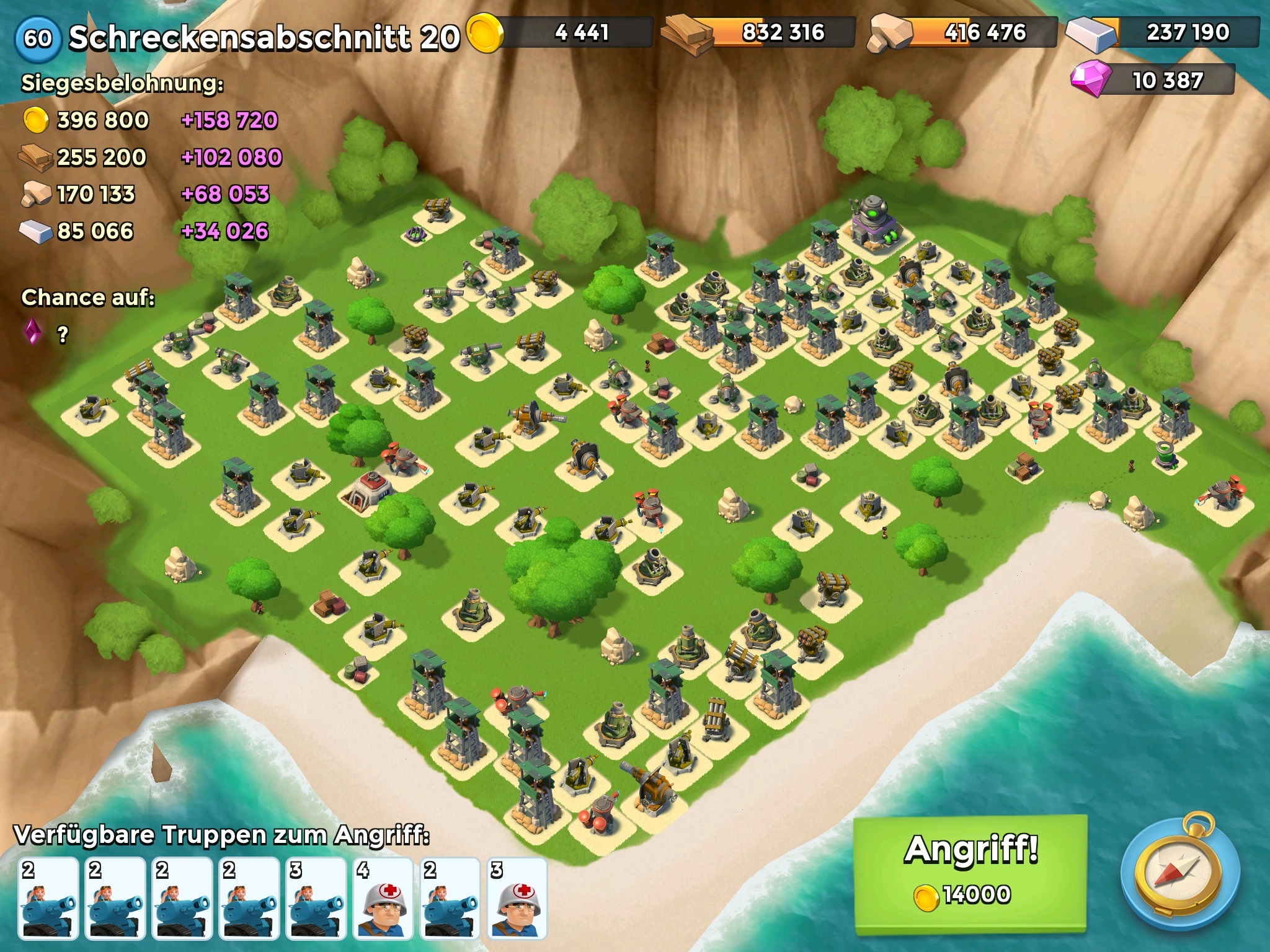Choose the medic troop card showing 4
1270x952 pixels.
tap(383, 897)
